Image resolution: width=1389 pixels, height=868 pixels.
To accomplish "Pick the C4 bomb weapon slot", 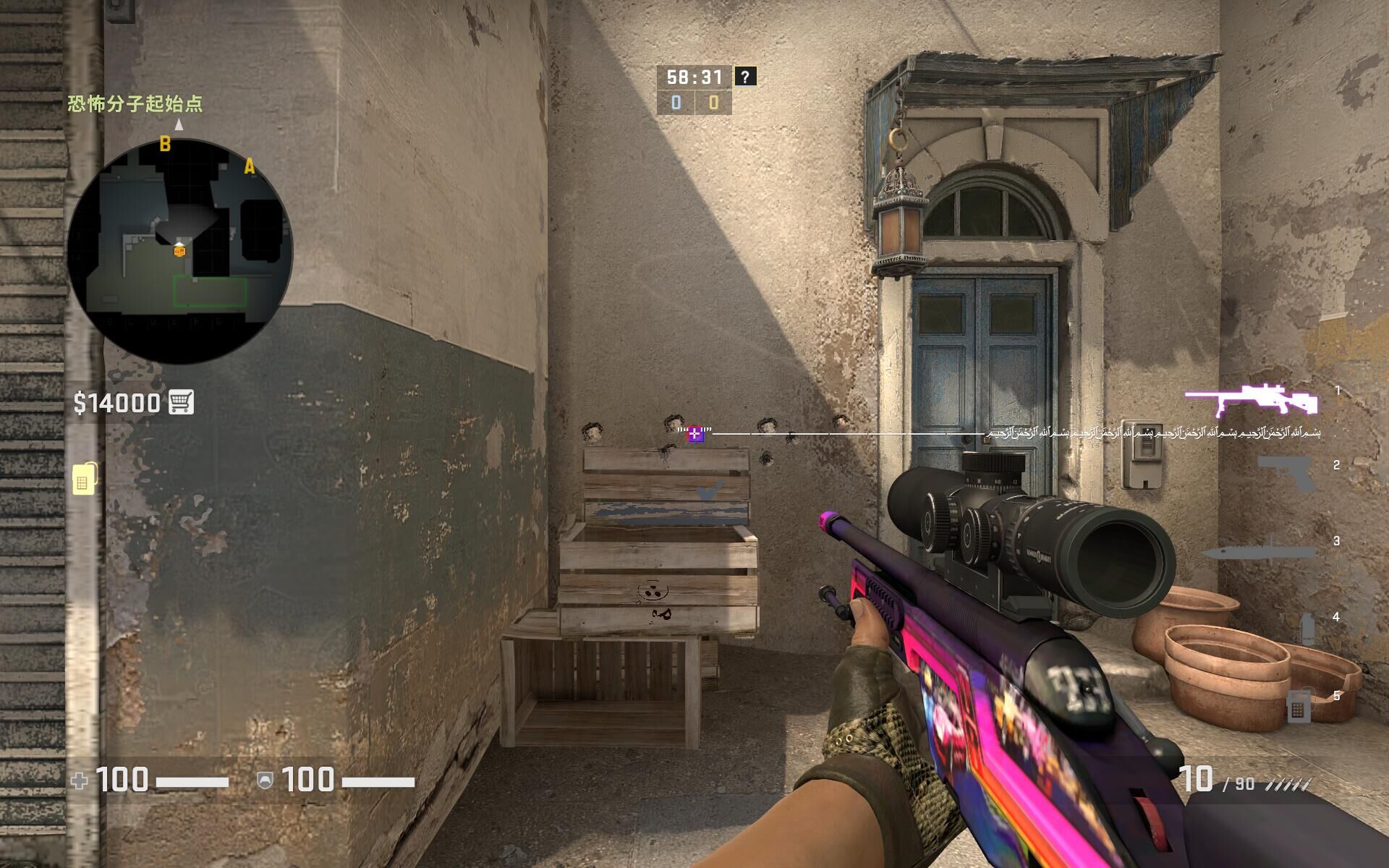I will (x=1297, y=706).
